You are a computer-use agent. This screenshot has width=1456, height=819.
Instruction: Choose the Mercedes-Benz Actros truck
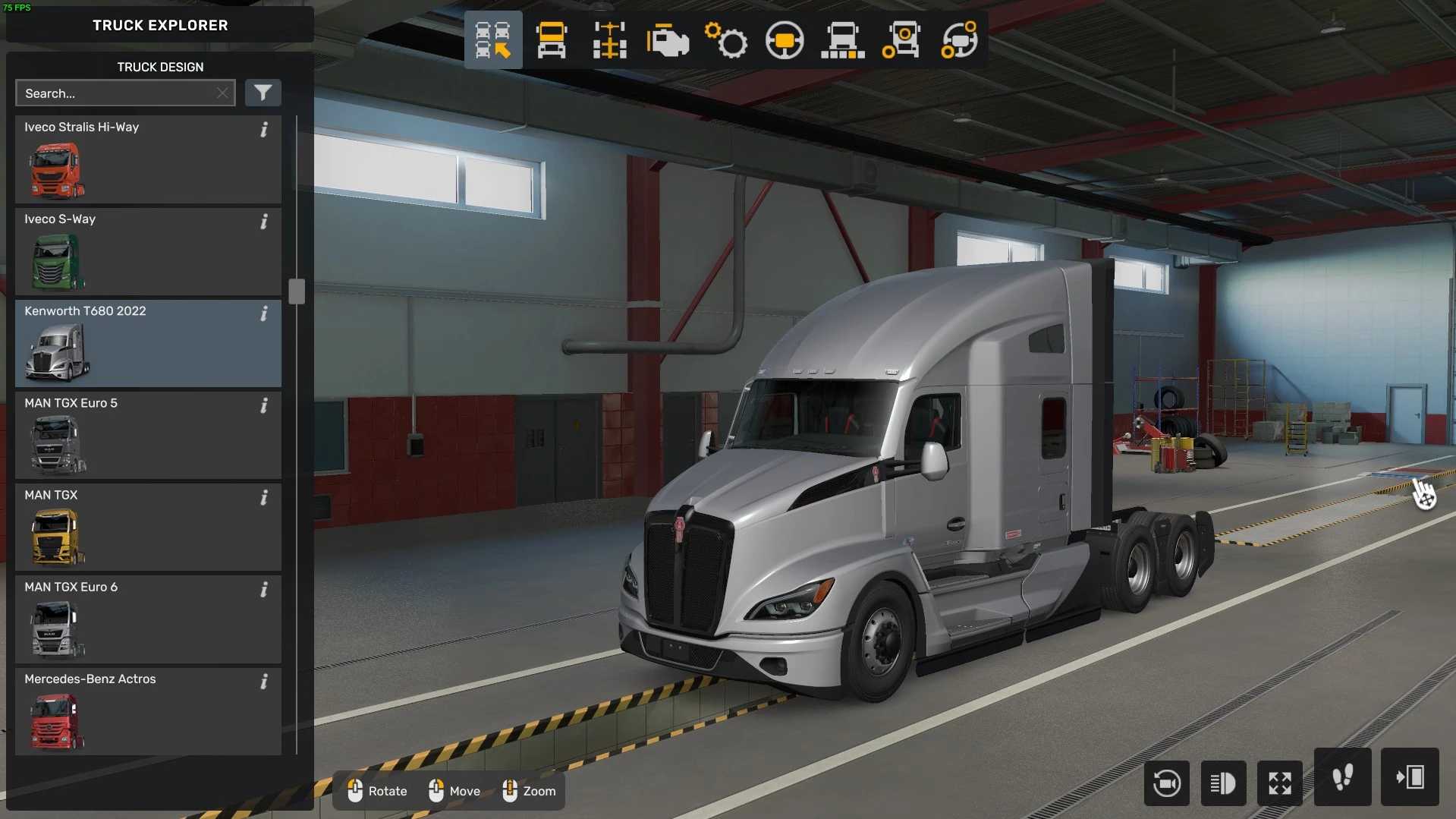(x=148, y=710)
